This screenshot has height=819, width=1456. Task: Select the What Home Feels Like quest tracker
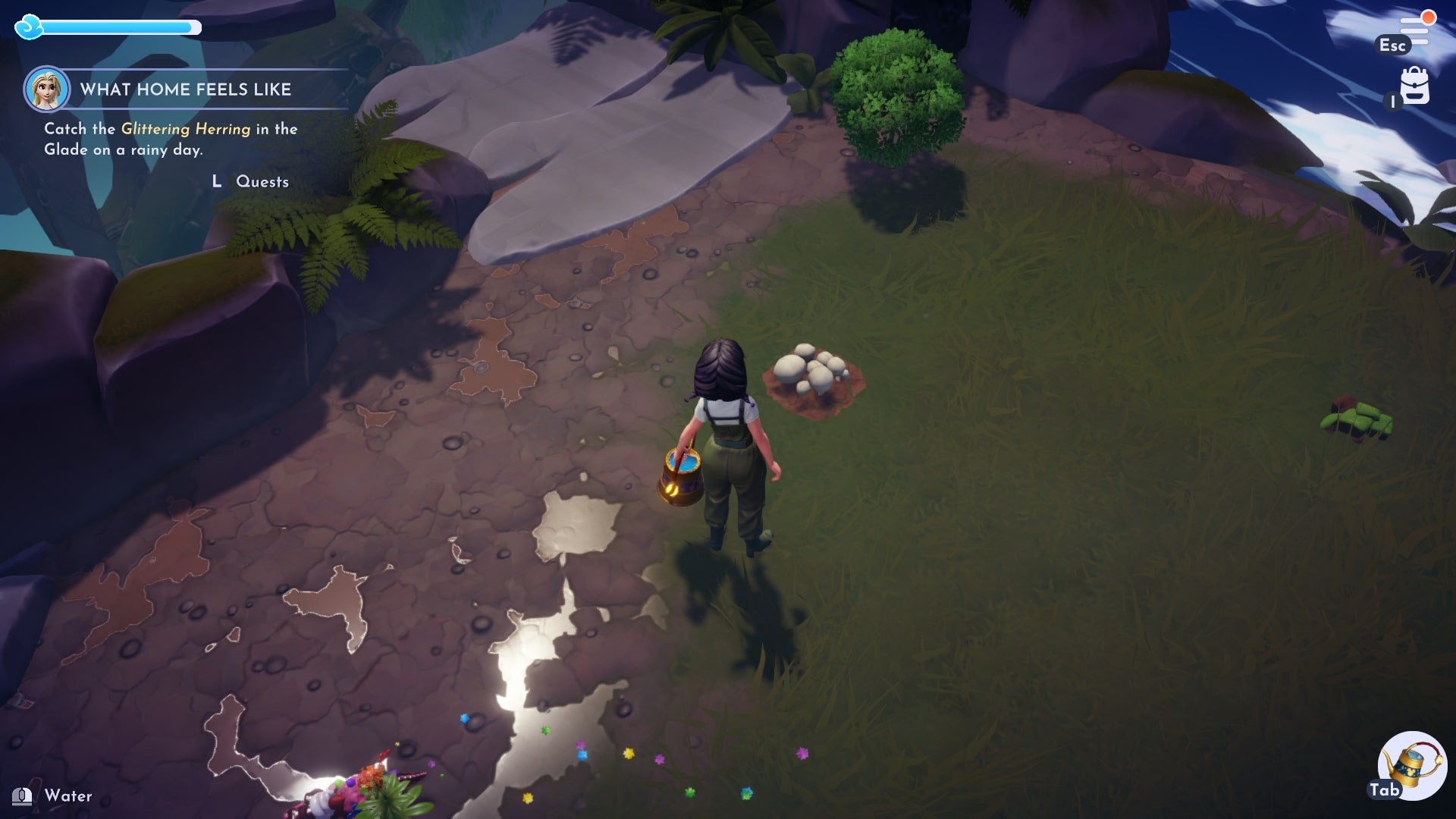pyautogui.click(x=186, y=89)
